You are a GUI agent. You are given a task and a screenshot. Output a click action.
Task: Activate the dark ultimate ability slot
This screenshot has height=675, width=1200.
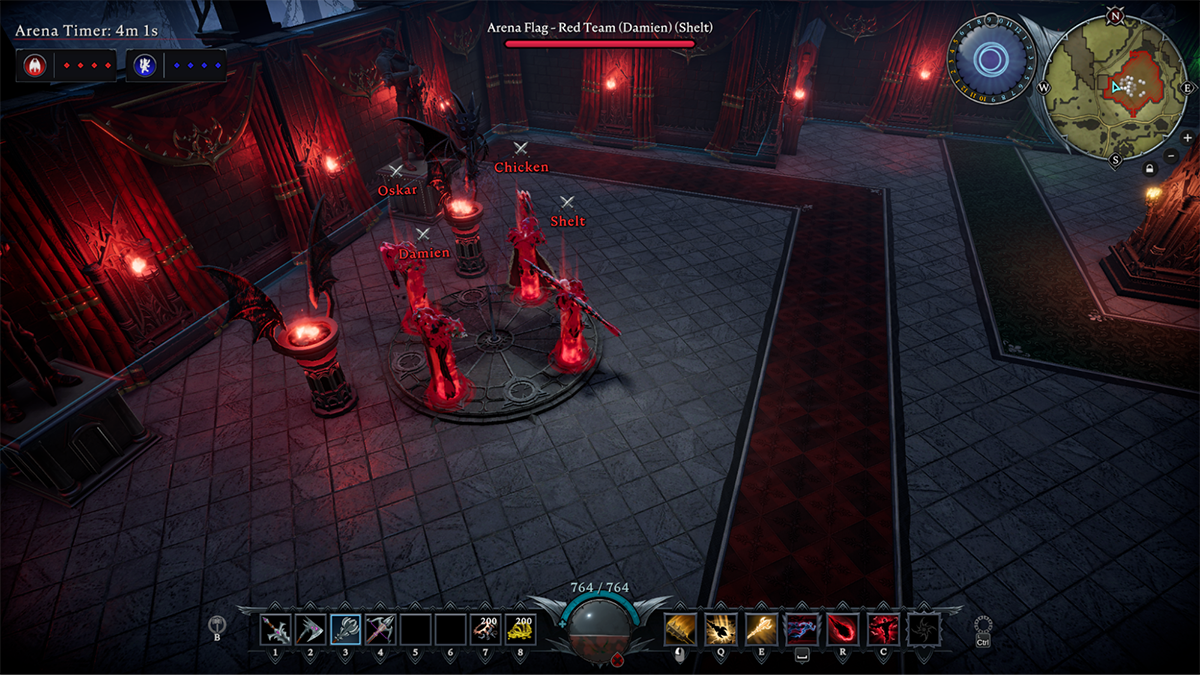(923, 629)
